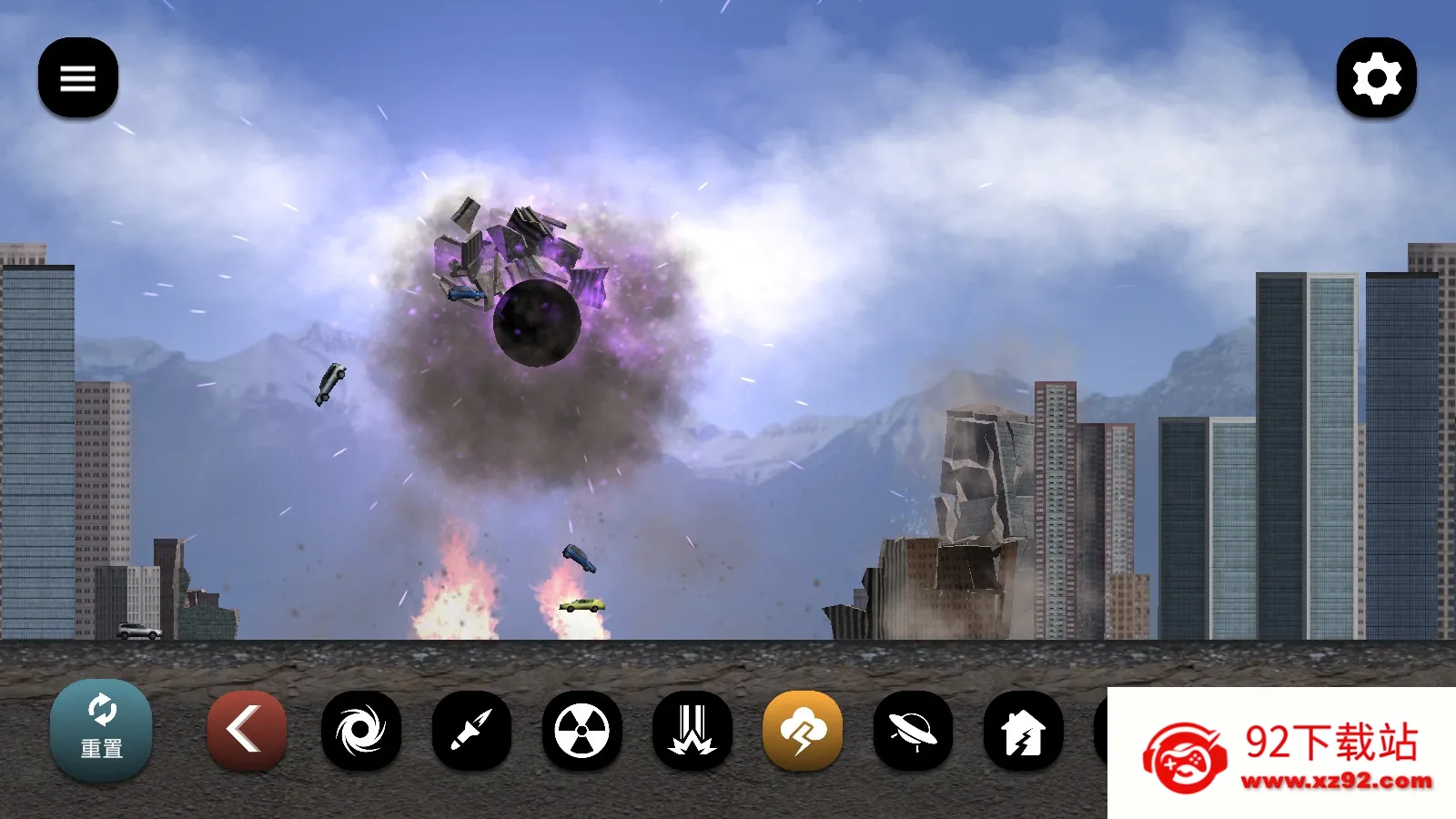The width and height of the screenshot is (1456, 819).
Task: Click the red back arrow button
Action: pos(247,731)
